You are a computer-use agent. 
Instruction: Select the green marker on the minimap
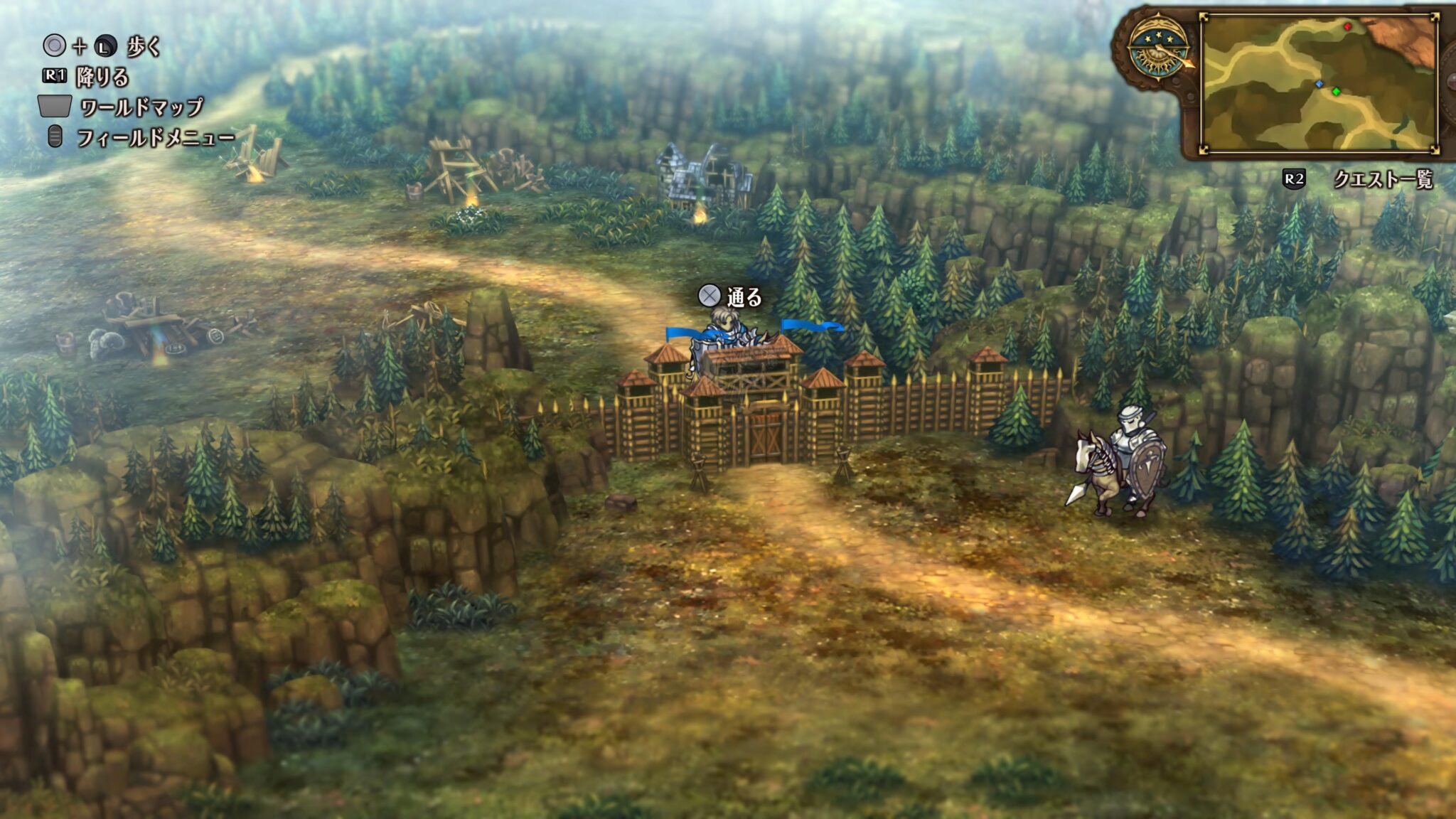click(x=1336, y=91)
